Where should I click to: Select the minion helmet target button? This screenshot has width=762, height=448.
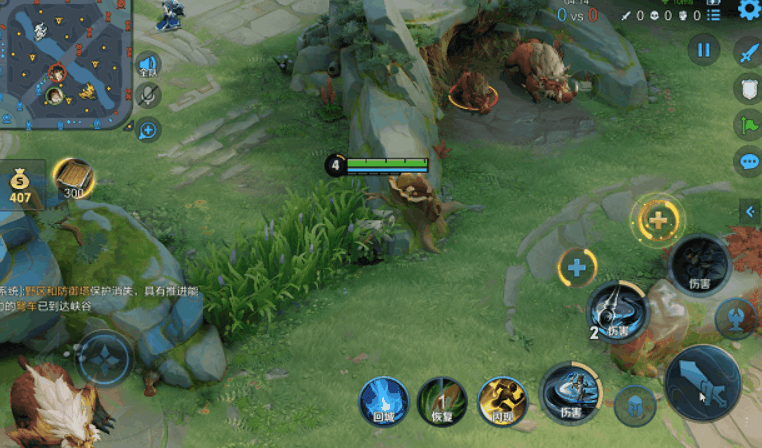tap(635, 406)
